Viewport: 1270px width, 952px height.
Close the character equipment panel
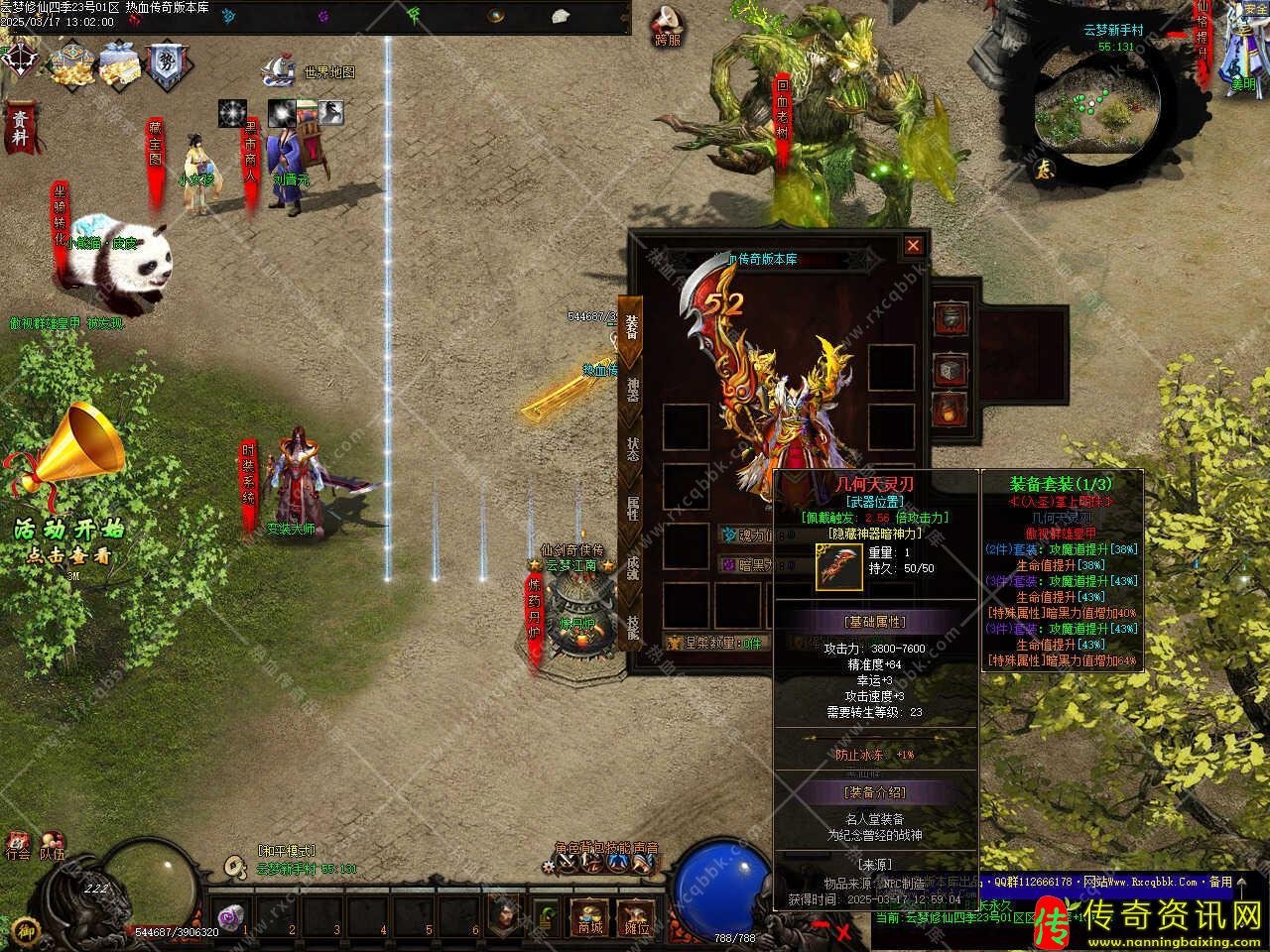pyautogui.click(x=913, y=245)
